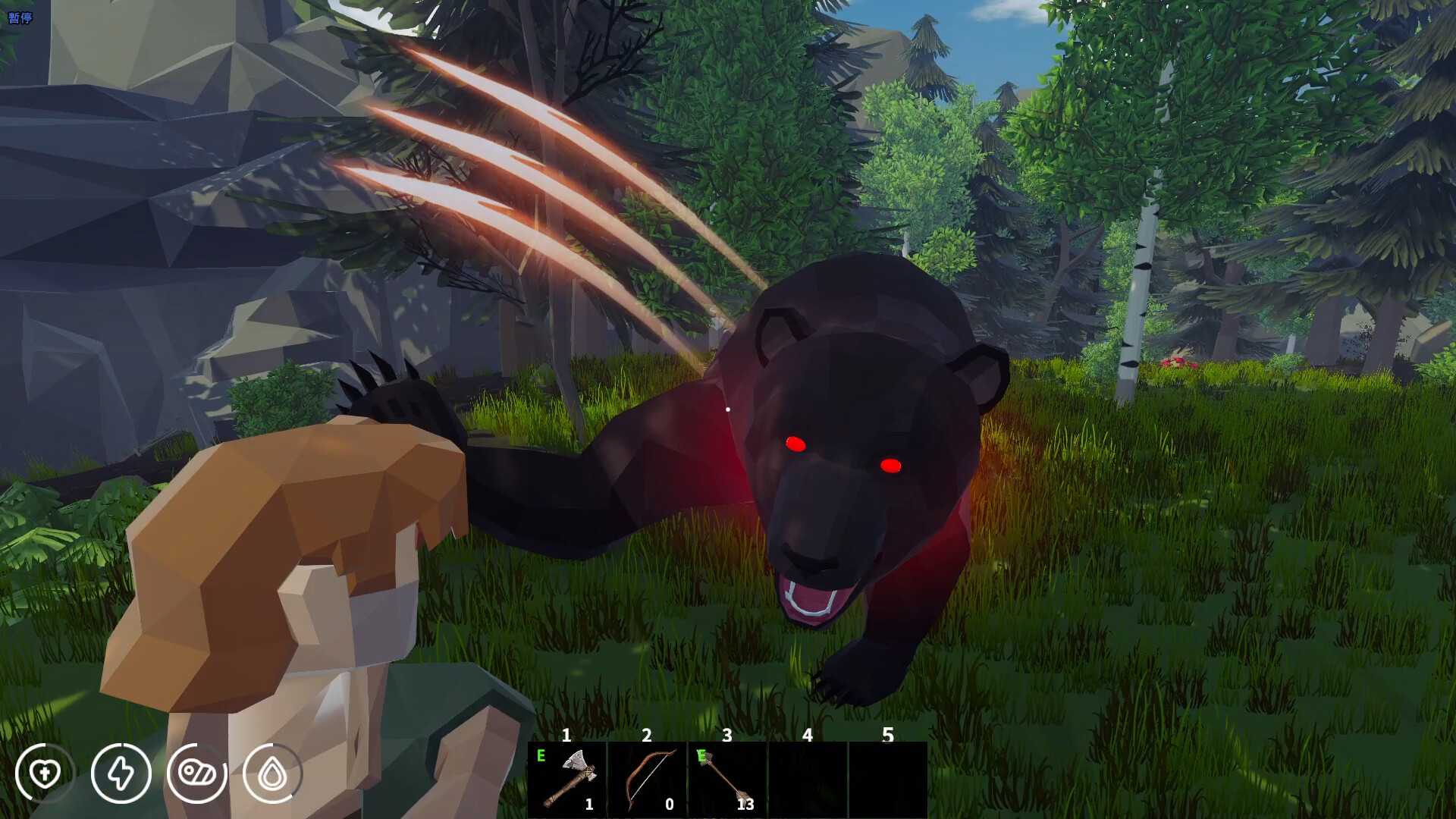Click empty hotbar slot 5
The width and height of the screenshot is (1456, 819).
[x=889, y=781]
